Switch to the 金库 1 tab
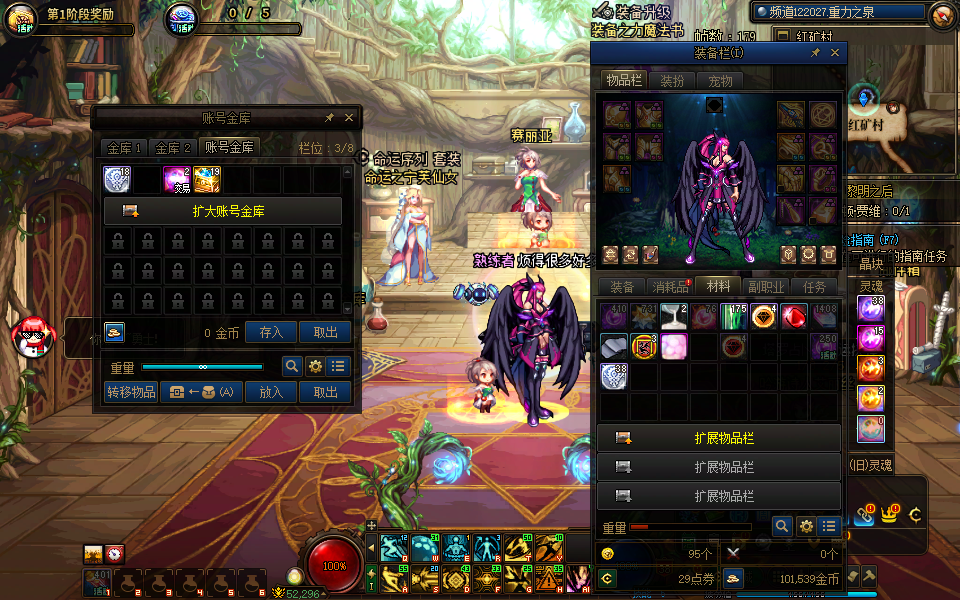This screenshot has width=960, height=600. pos(125,148)
